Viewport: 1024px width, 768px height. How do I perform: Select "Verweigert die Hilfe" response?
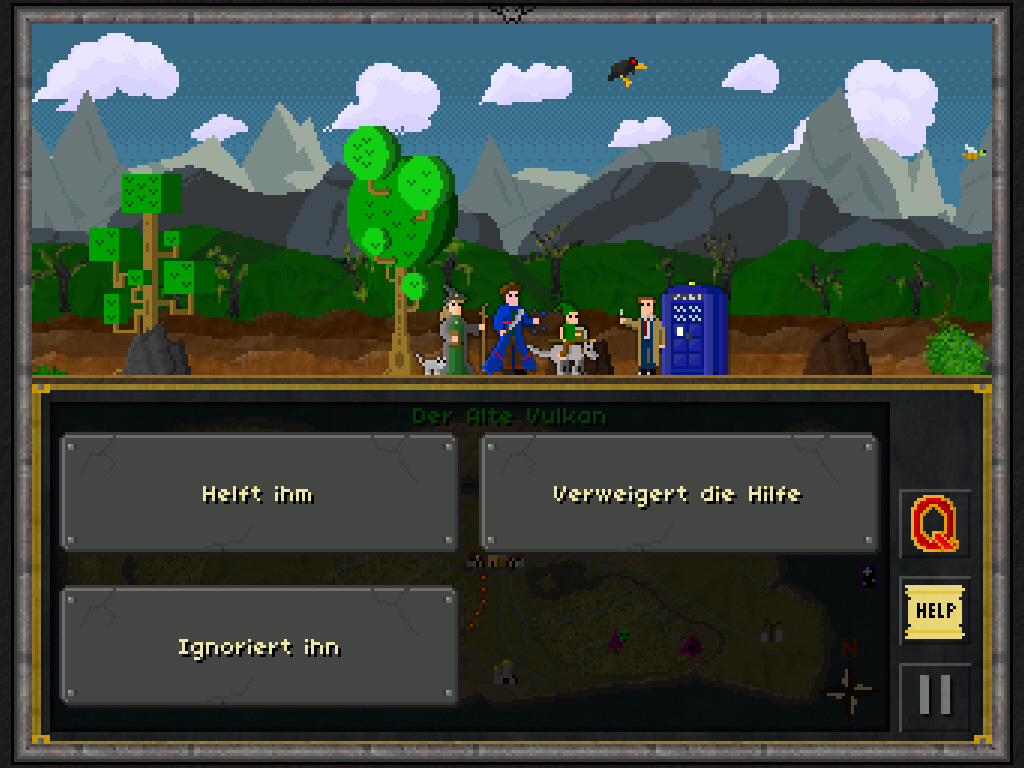click(x=678, y=493)
